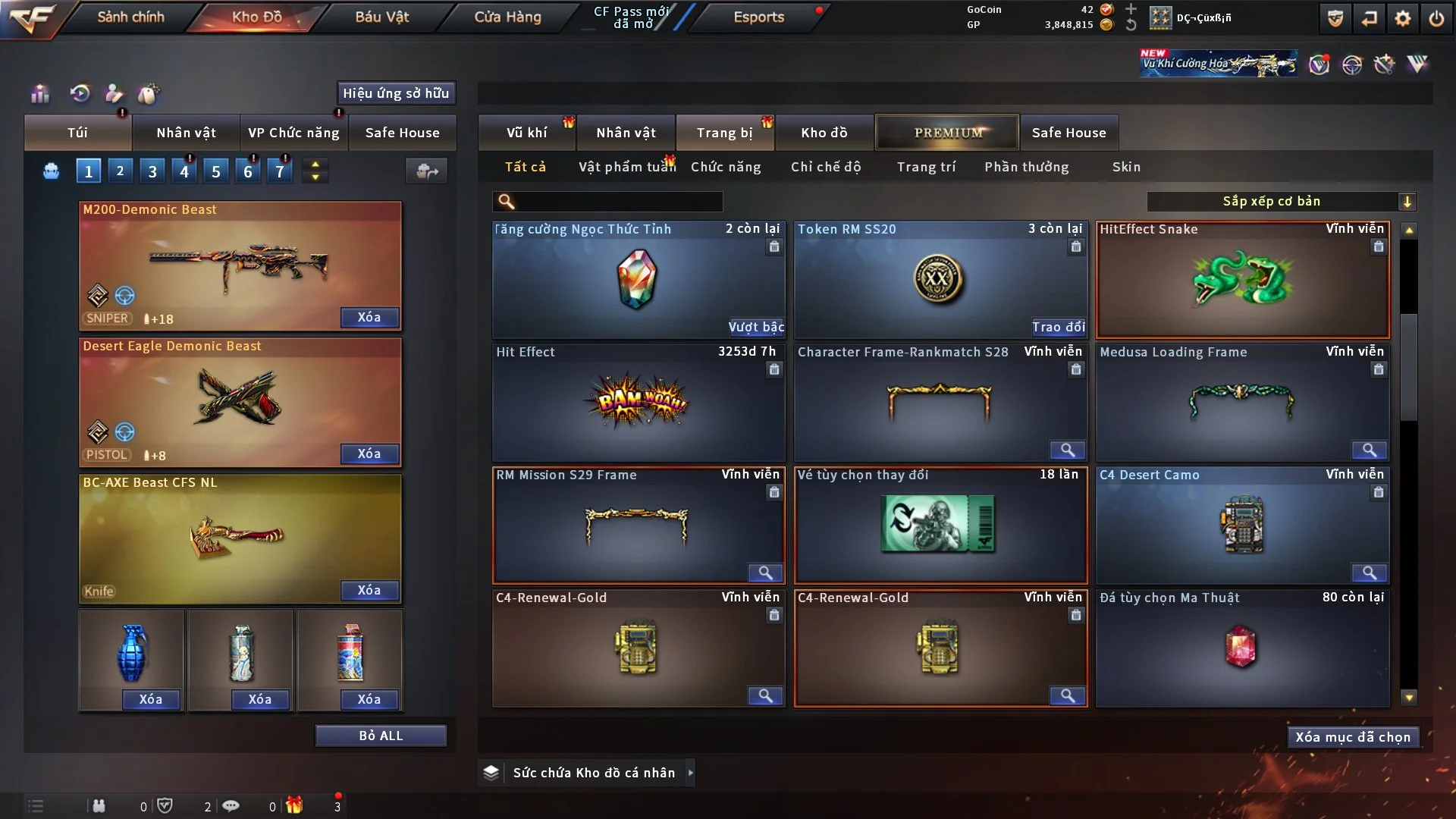Image resolution: width=1456 pixels, height=819 pixels.
Task: Choose bag slot number 3
Action: click(152, 171)
